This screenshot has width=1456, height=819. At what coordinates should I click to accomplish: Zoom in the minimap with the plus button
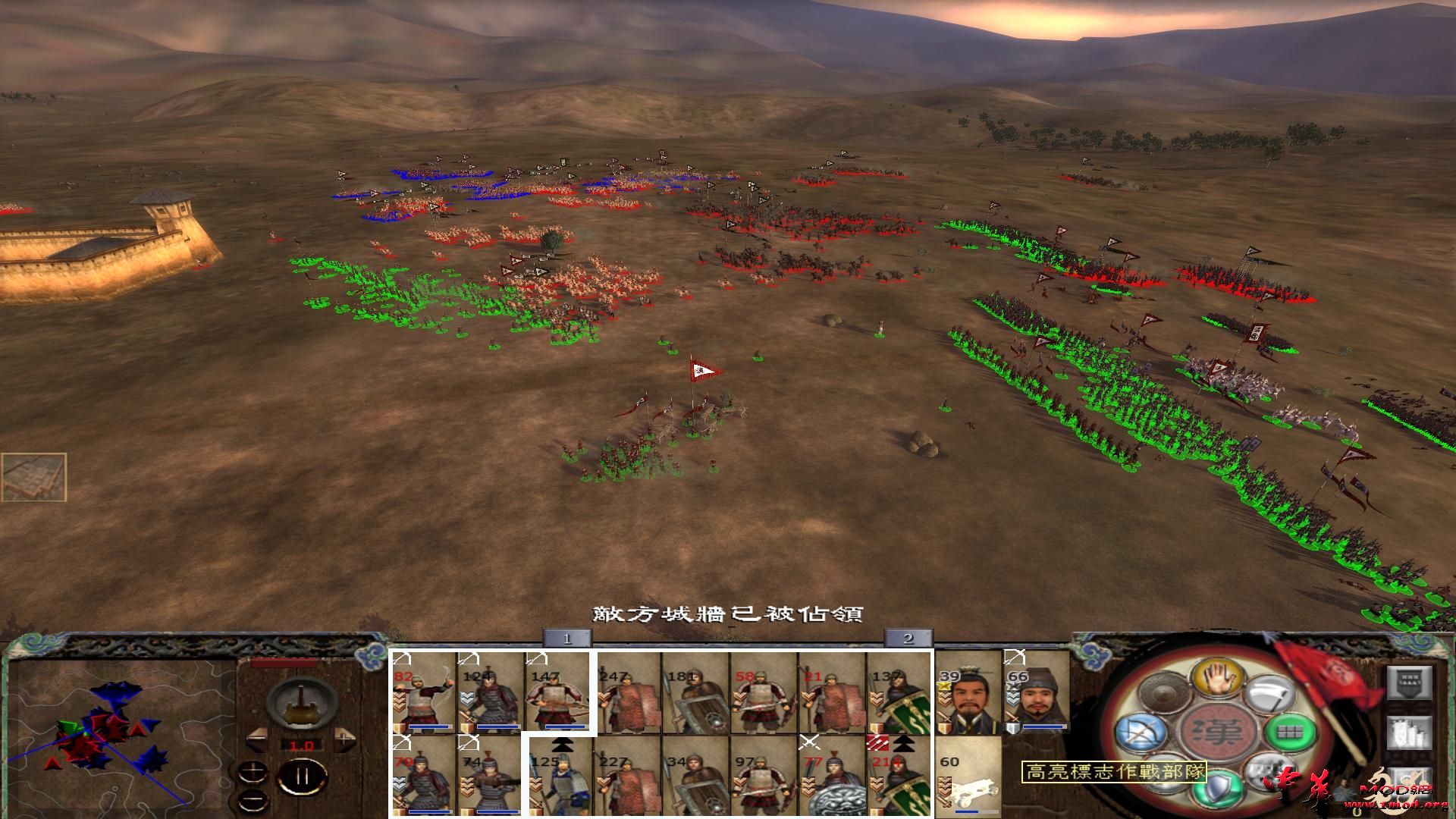pyautogui.click(x=253, y=770)
